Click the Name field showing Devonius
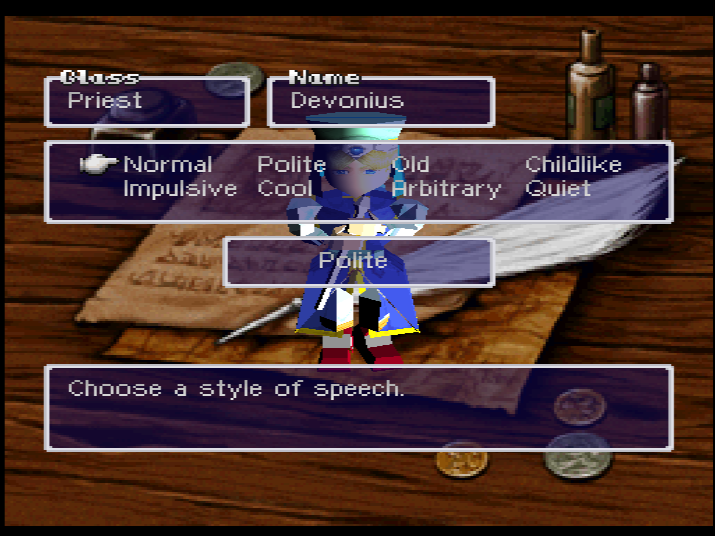715x536 pixels. pyautogui.click(x=381, y=102)
